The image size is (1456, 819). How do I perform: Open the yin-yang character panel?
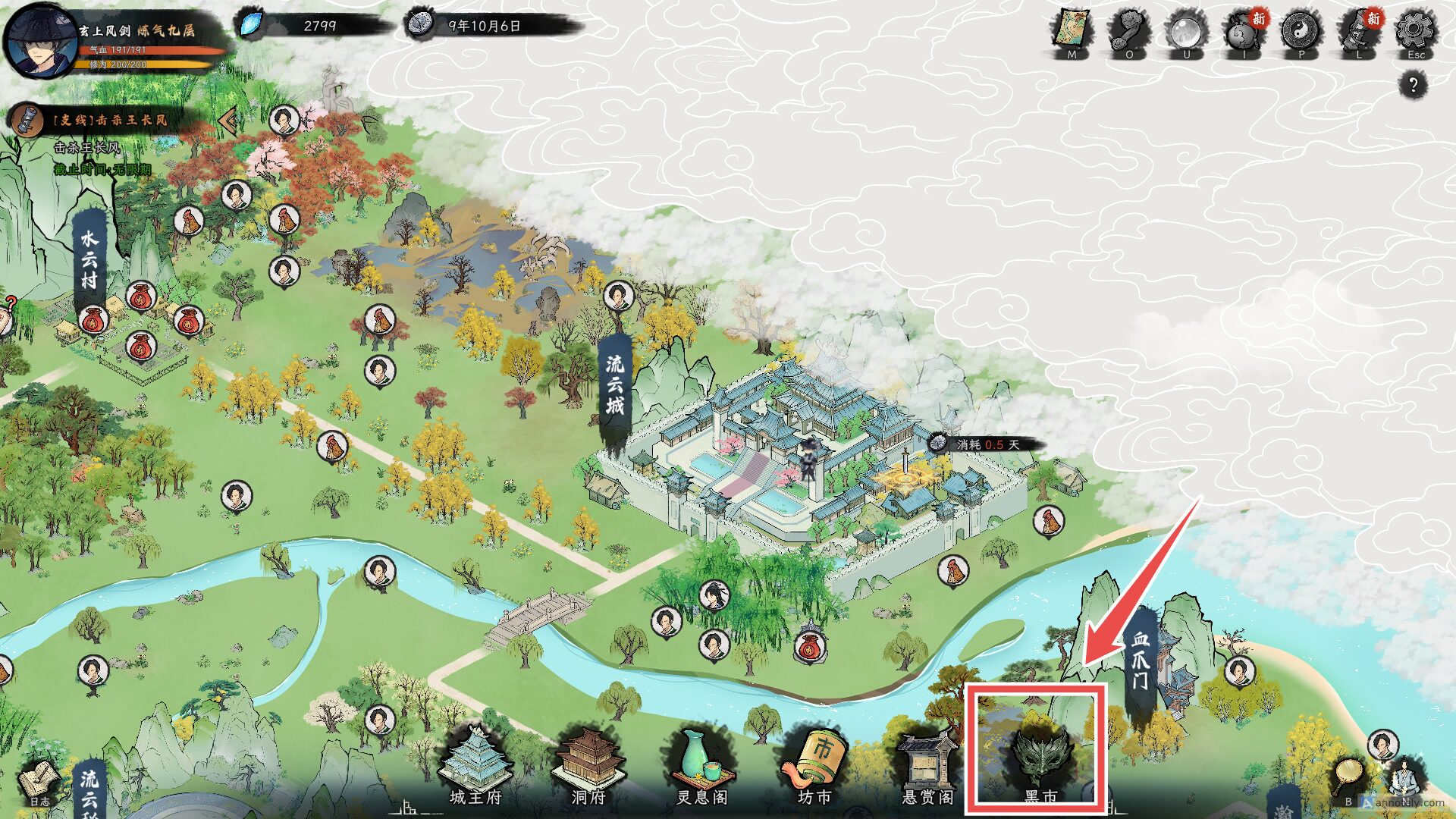(x=1301, y=32)
